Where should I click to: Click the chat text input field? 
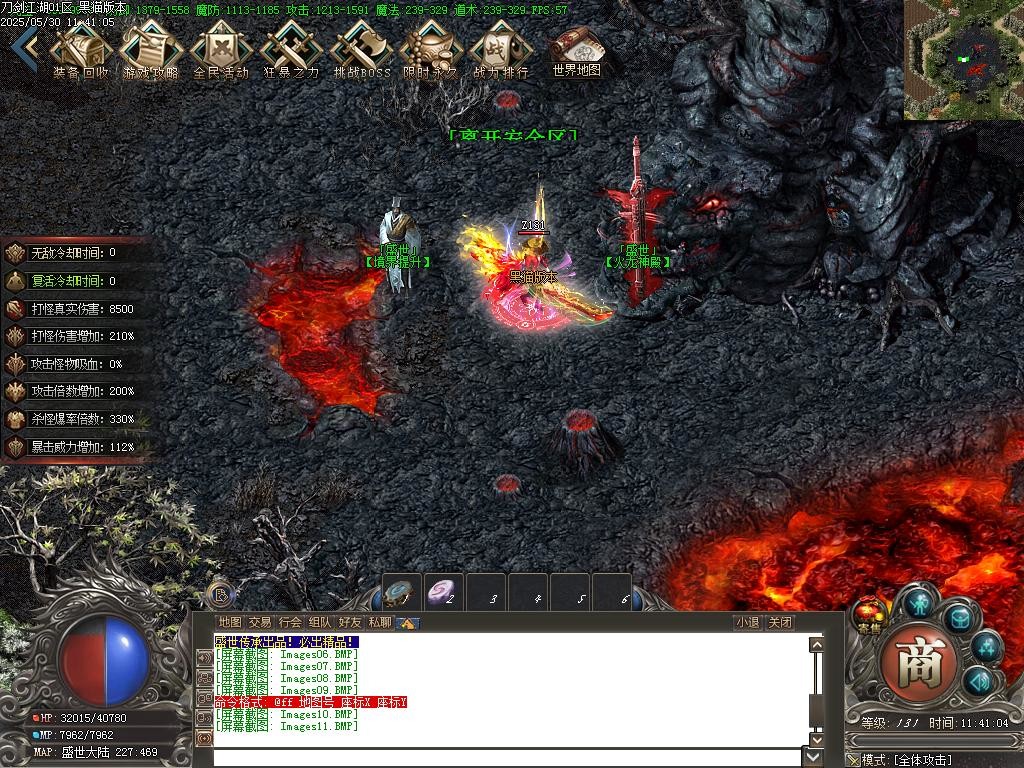(508, 757)
